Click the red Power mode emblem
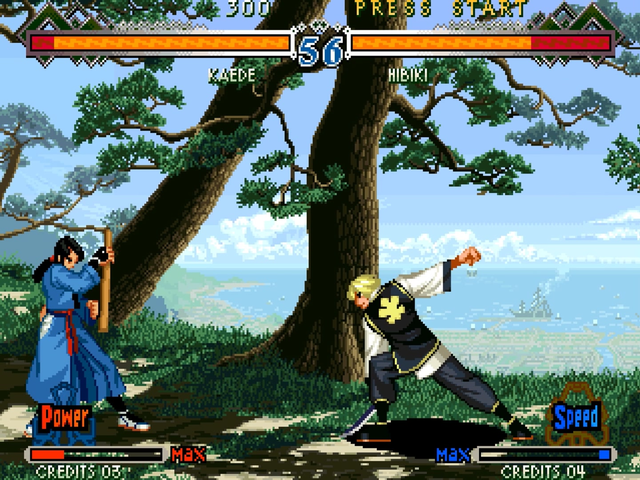640x480 pixels. (65, 418)
